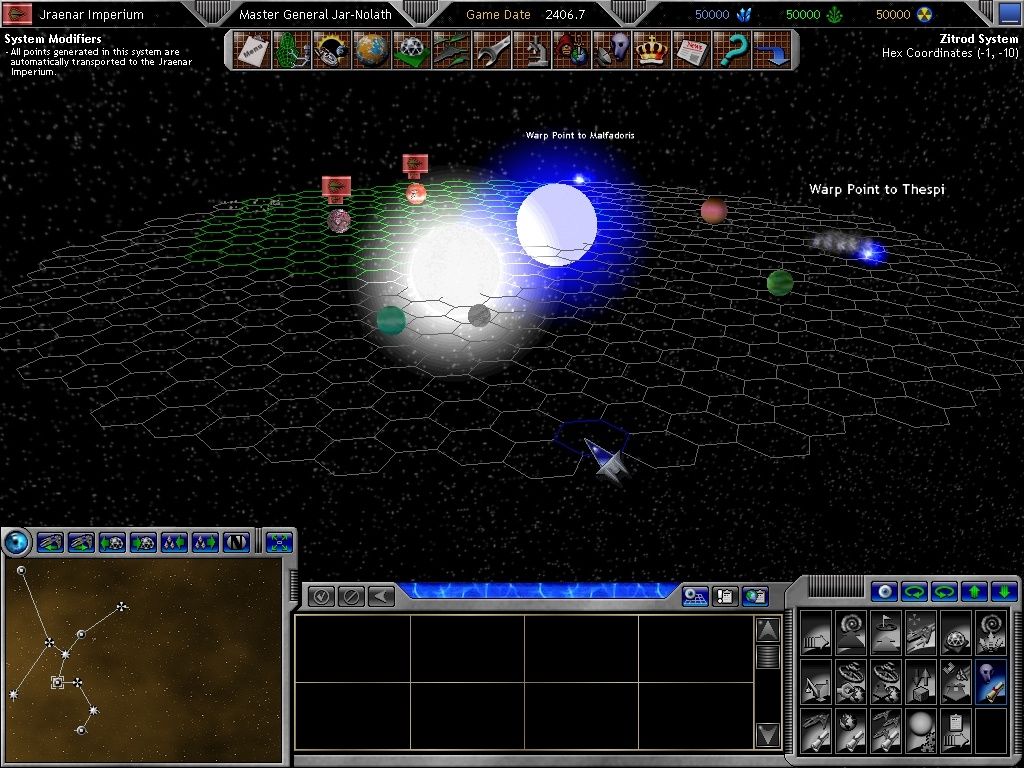
Task: Open research via the microscope icon
Action: [533, 50]
